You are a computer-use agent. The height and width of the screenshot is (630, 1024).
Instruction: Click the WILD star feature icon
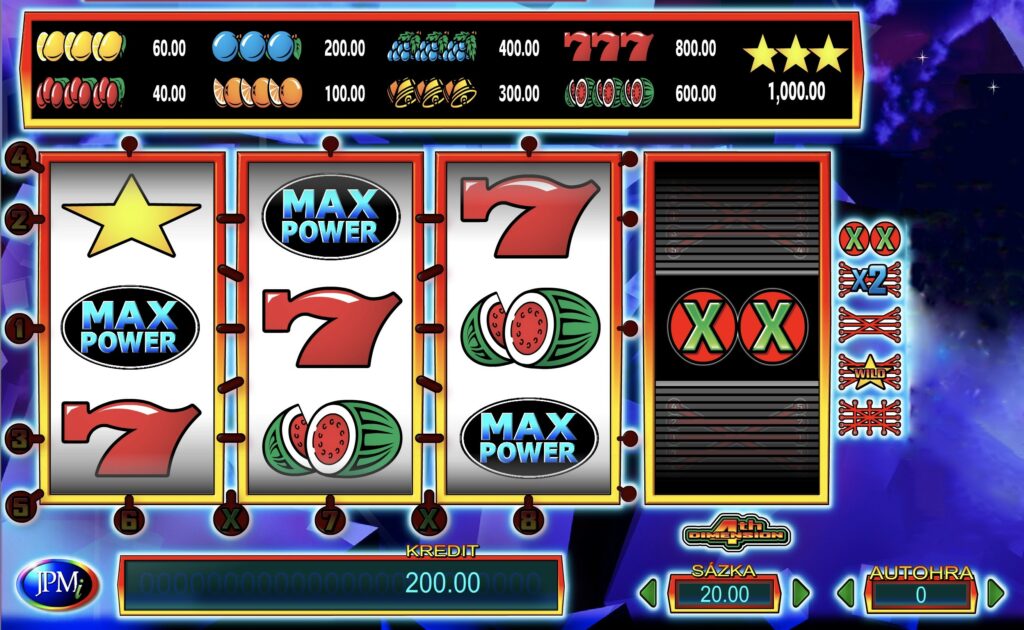pos(869,371)
